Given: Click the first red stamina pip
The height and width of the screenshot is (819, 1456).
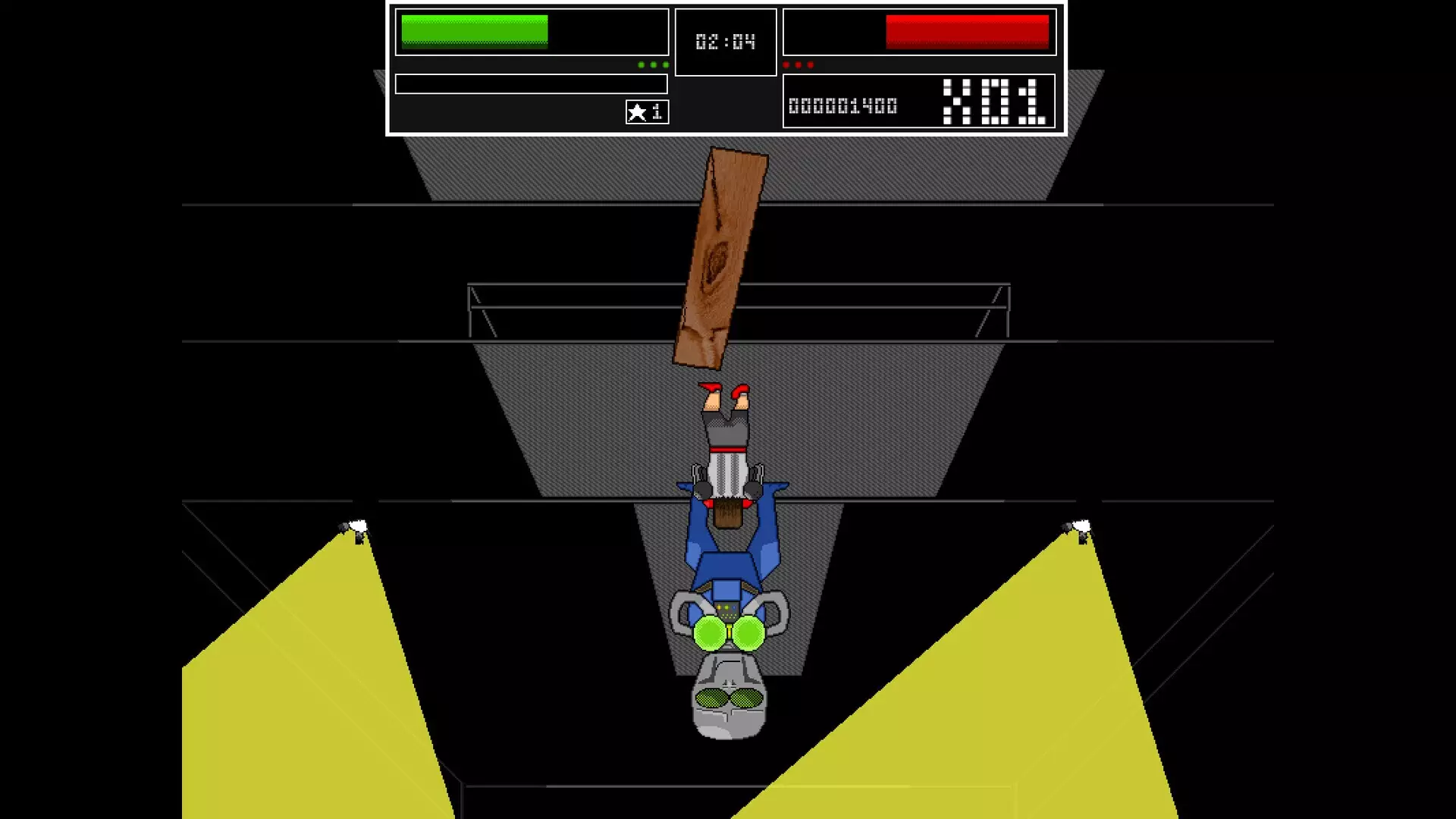Looking at the screenshot, I should [786, 64].
